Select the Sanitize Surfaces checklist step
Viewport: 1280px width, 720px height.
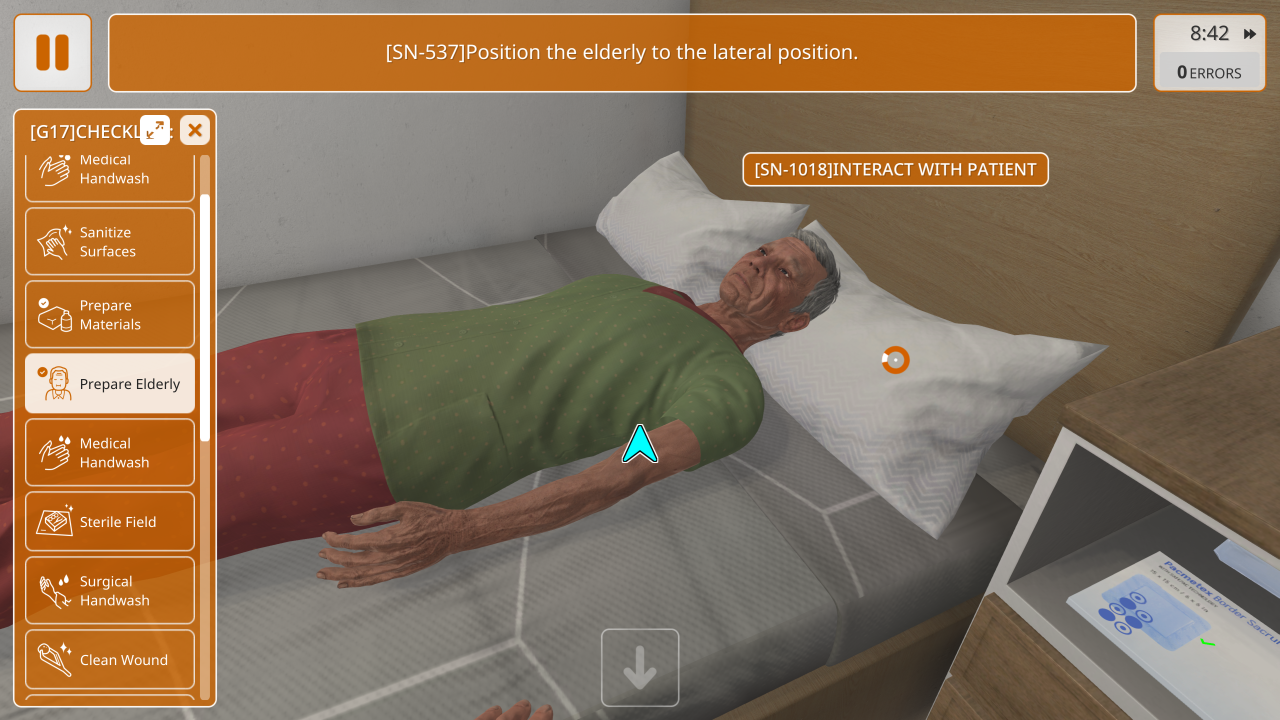(x=110, y=242)
